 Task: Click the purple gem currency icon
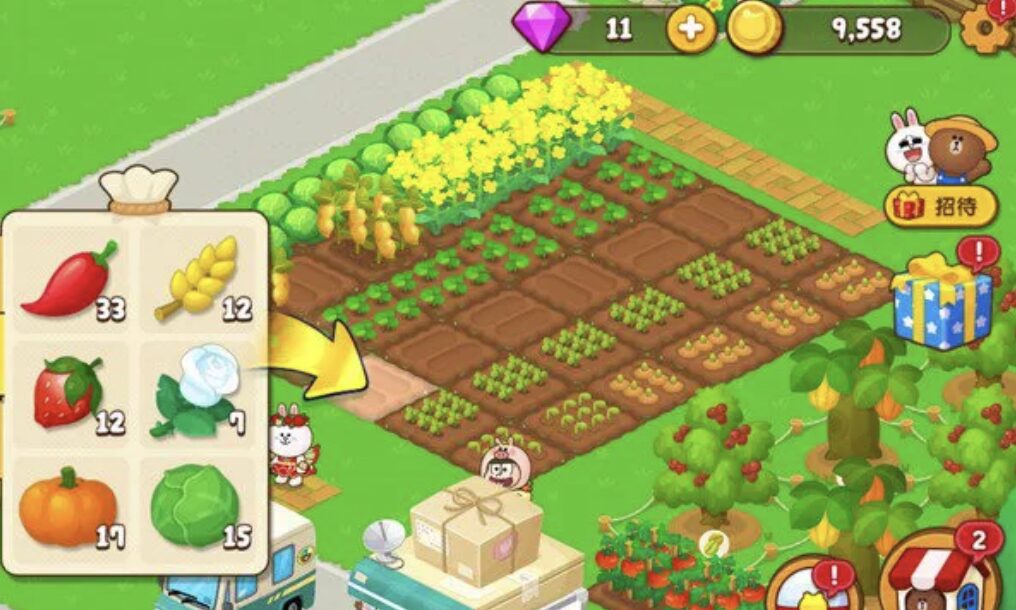tap(542, 28)
